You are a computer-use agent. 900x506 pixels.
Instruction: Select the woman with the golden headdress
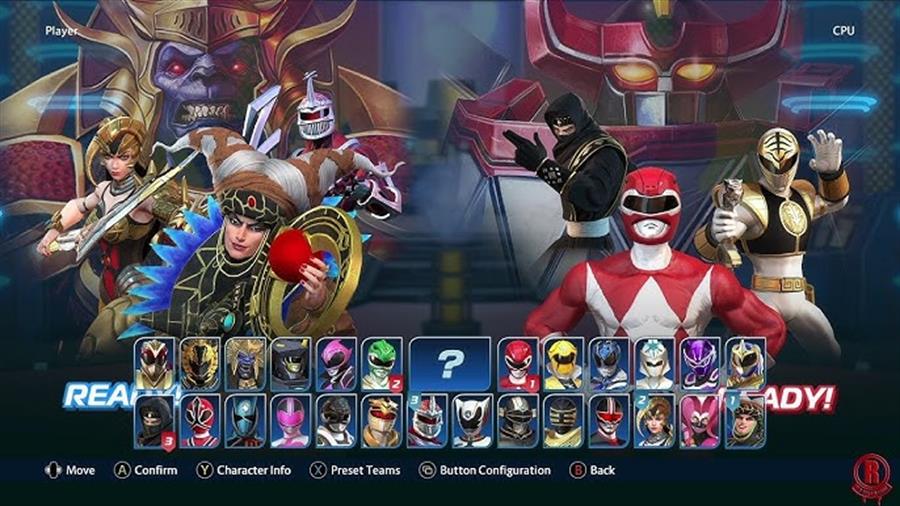[655, 421]
